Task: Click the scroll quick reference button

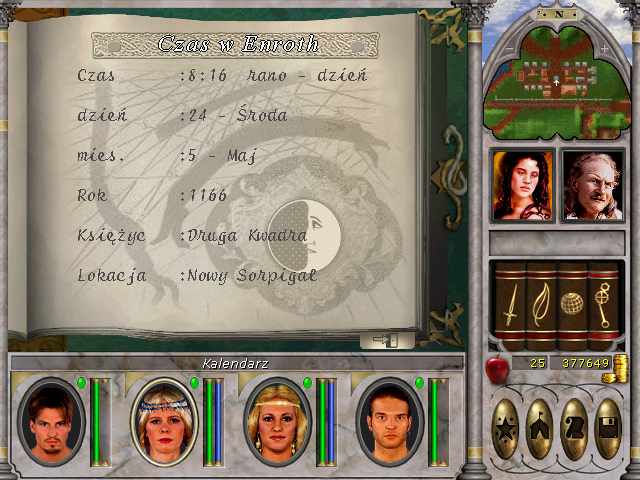Action: pyautogui.click(x=574, y=428)
